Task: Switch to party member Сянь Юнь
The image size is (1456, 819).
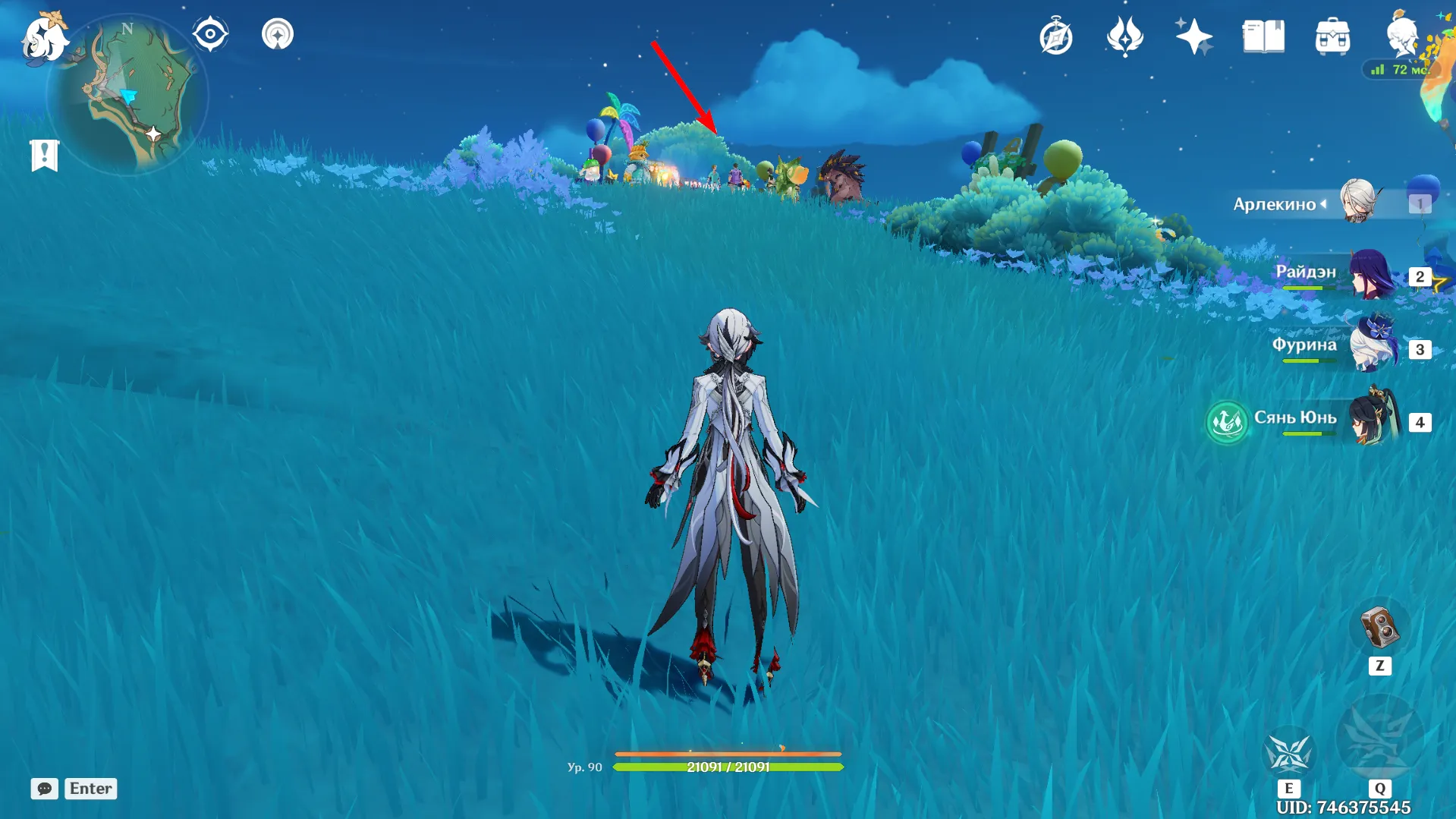Action: 1372,420
